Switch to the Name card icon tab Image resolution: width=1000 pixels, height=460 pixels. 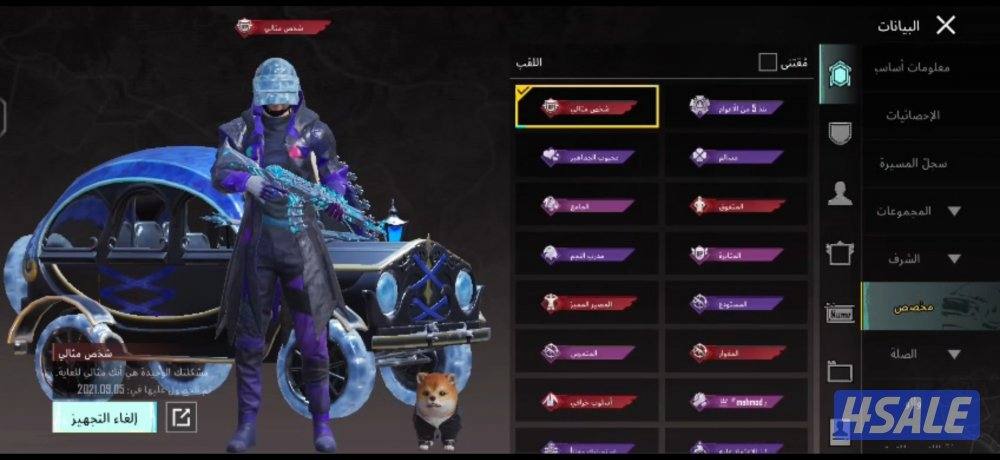[x=840, y=313]
